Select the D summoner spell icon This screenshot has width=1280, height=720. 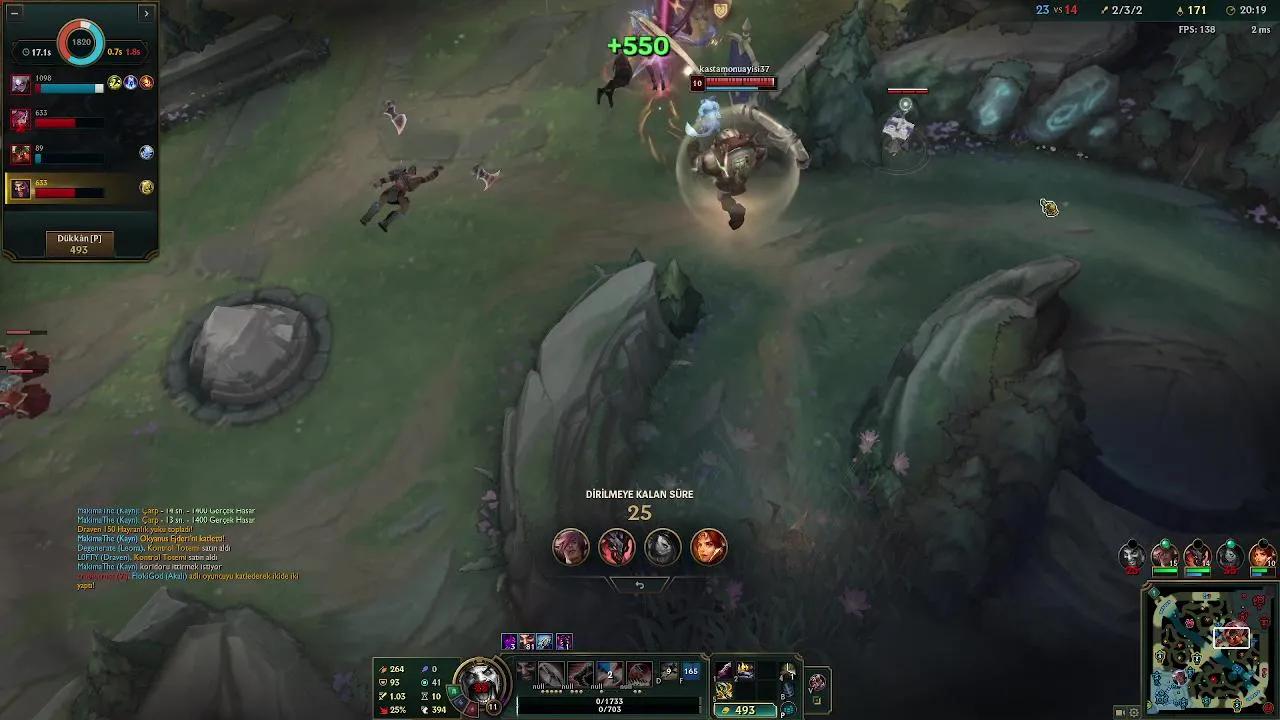pos(668,671)
